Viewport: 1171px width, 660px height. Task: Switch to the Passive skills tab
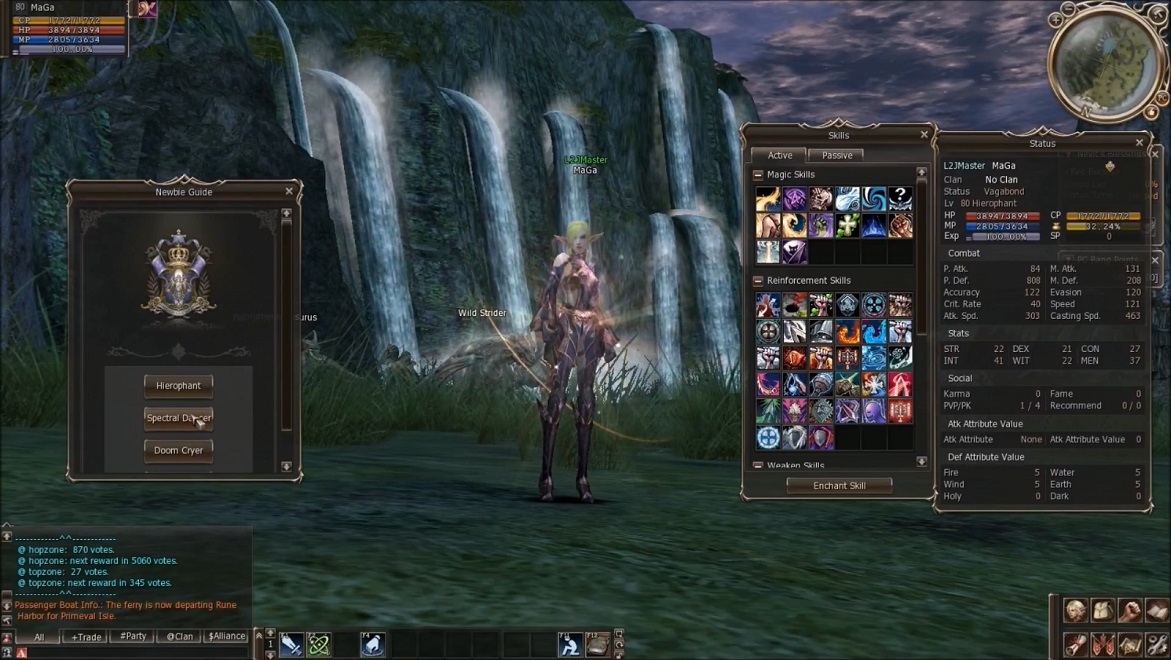(837, 155)
